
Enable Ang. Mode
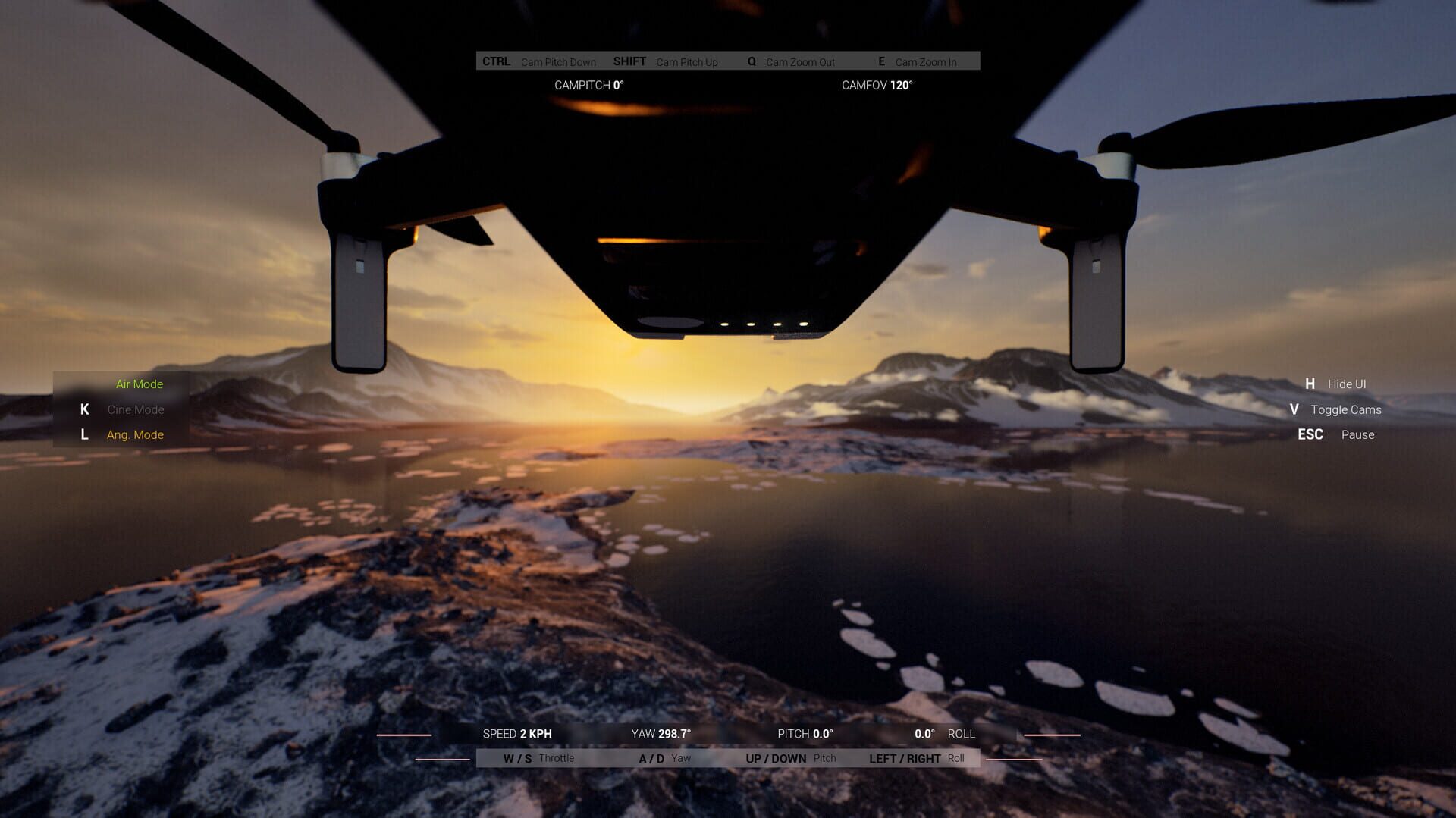tap(134, 434)
